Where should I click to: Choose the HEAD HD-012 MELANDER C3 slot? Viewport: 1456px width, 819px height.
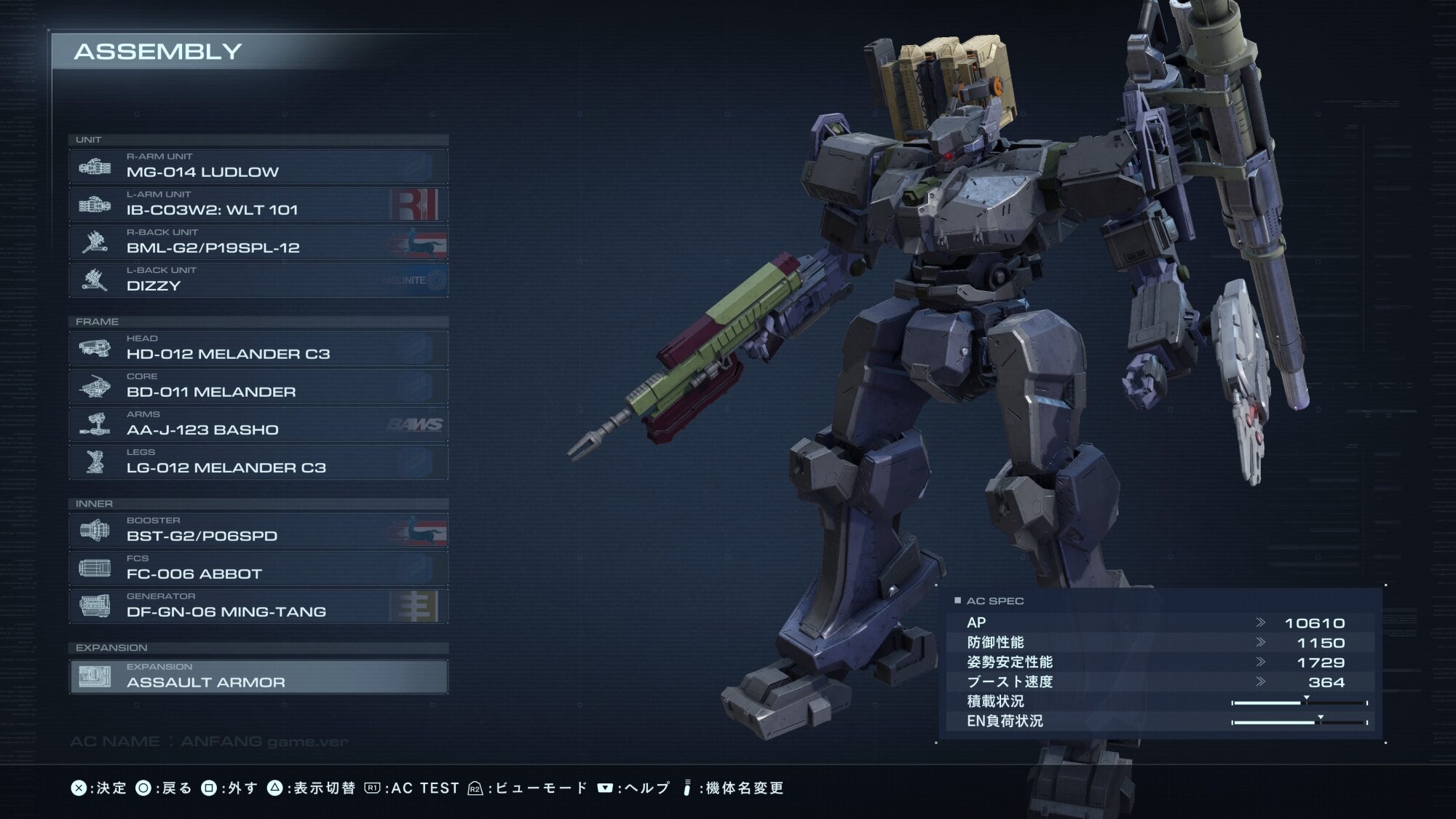coord(258,349)
